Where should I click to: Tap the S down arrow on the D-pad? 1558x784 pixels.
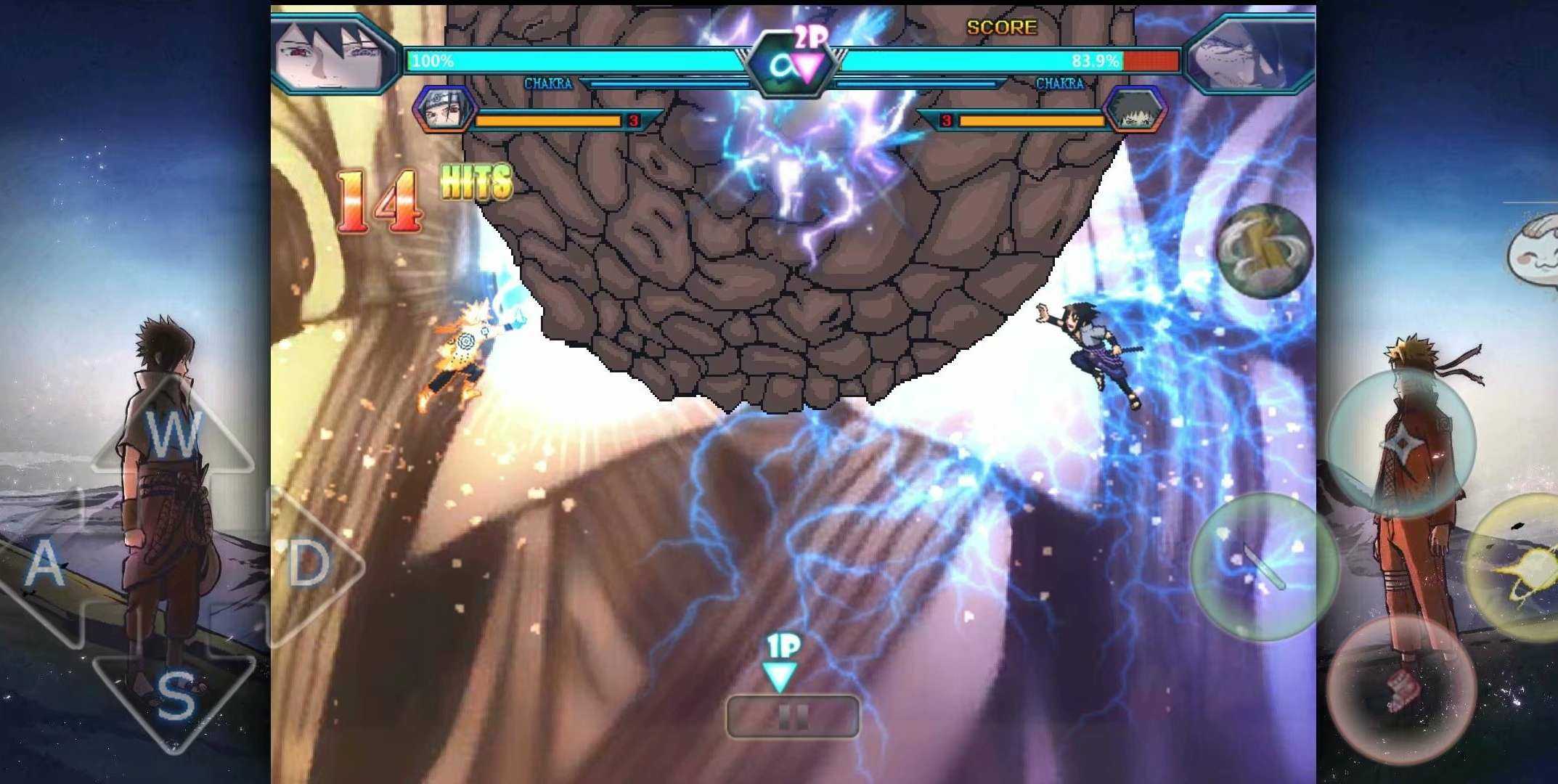coord(174,697)
